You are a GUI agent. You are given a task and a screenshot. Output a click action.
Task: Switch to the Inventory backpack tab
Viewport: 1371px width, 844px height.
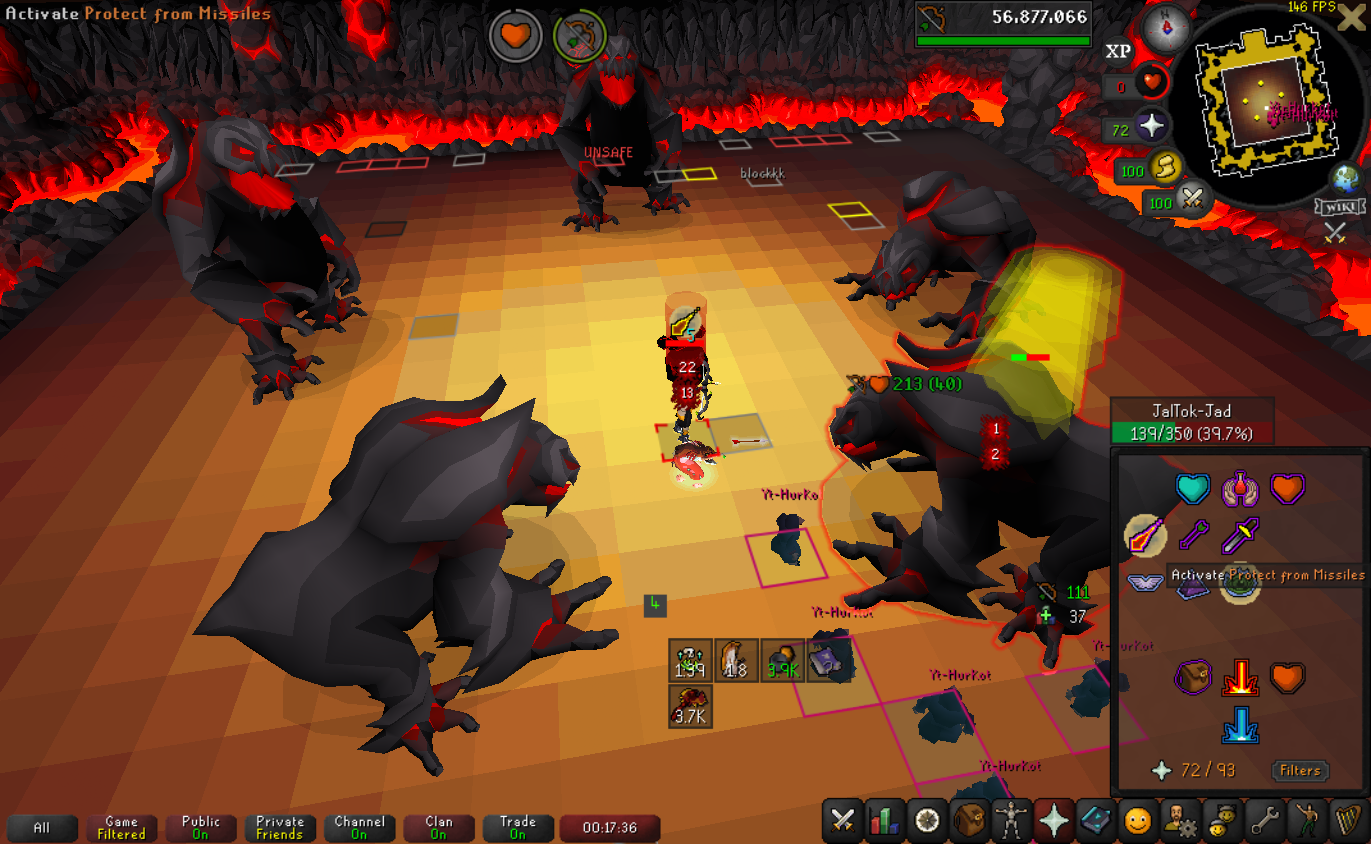(969, 821)
